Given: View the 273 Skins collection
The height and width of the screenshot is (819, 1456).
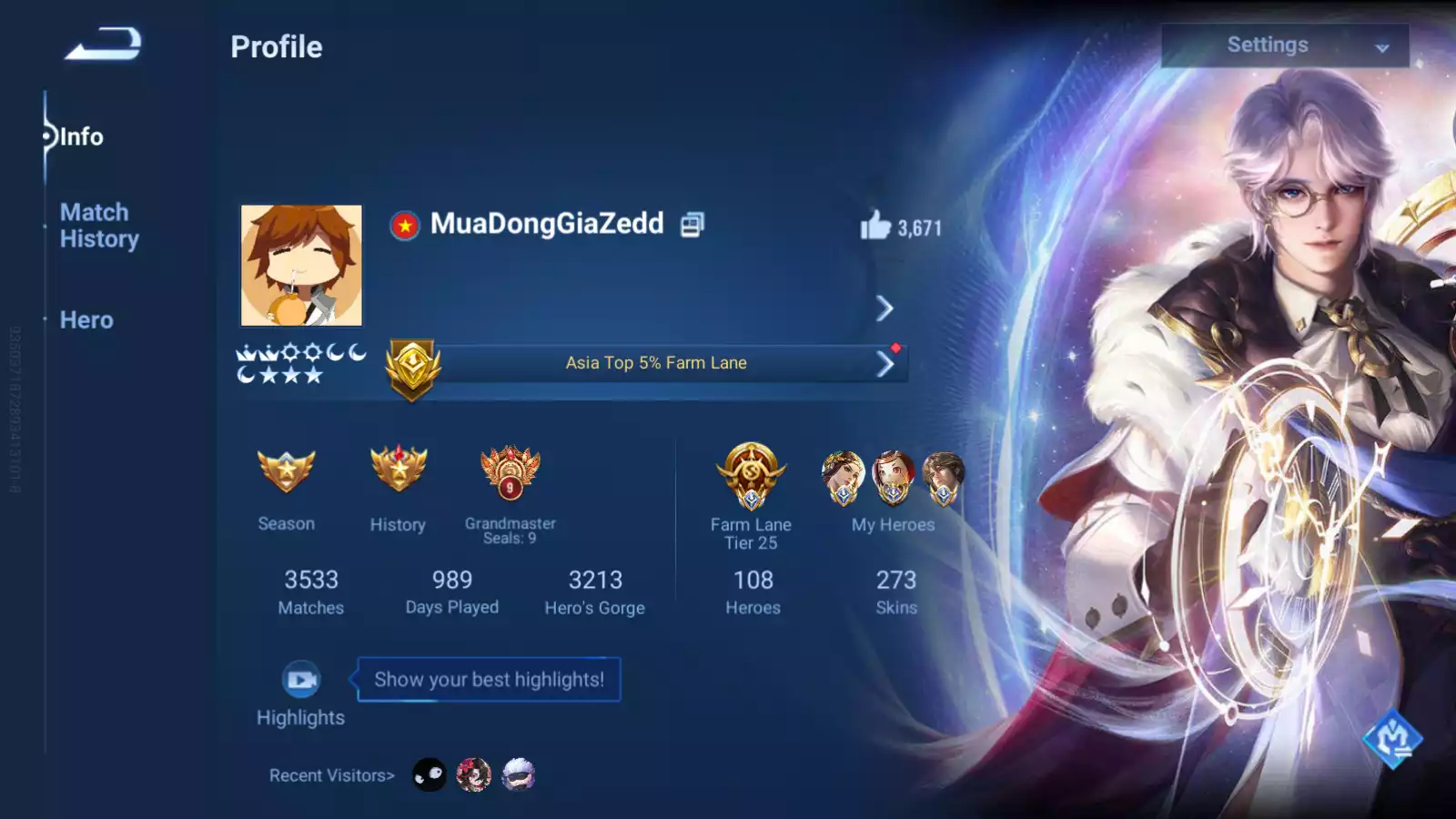Looking at the screenshot, I should pos(896,591).
